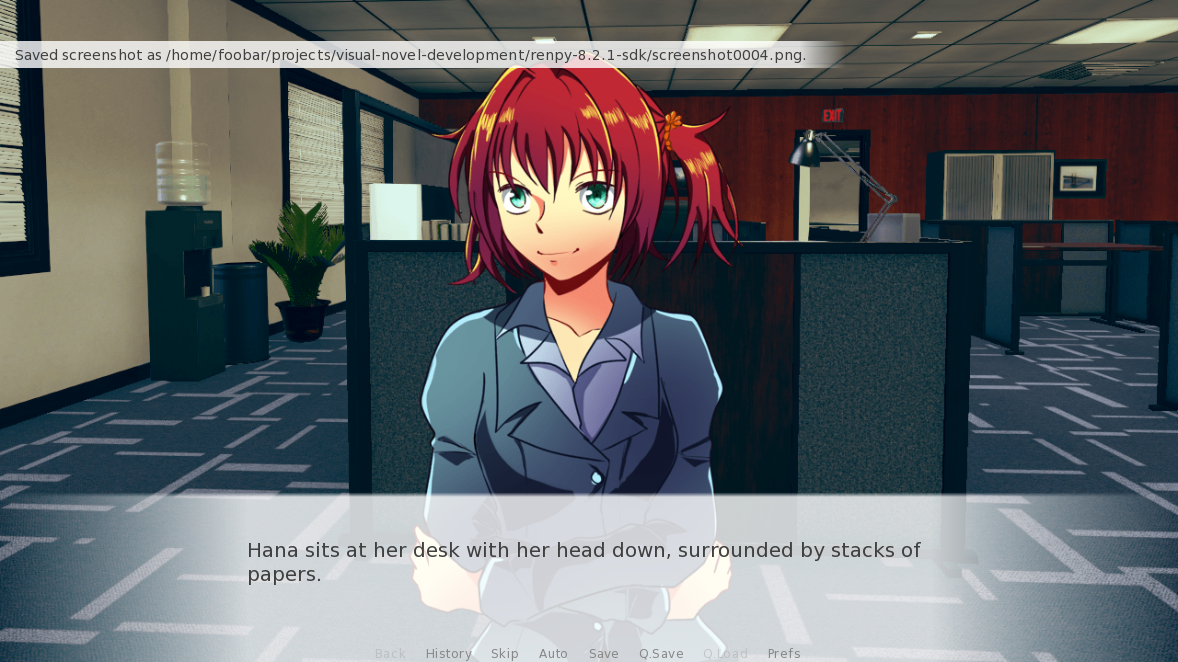This screenshot has width=1178, height=662.
Task: Toggle Auto-forward mode
Action: [x=553, y=653]
